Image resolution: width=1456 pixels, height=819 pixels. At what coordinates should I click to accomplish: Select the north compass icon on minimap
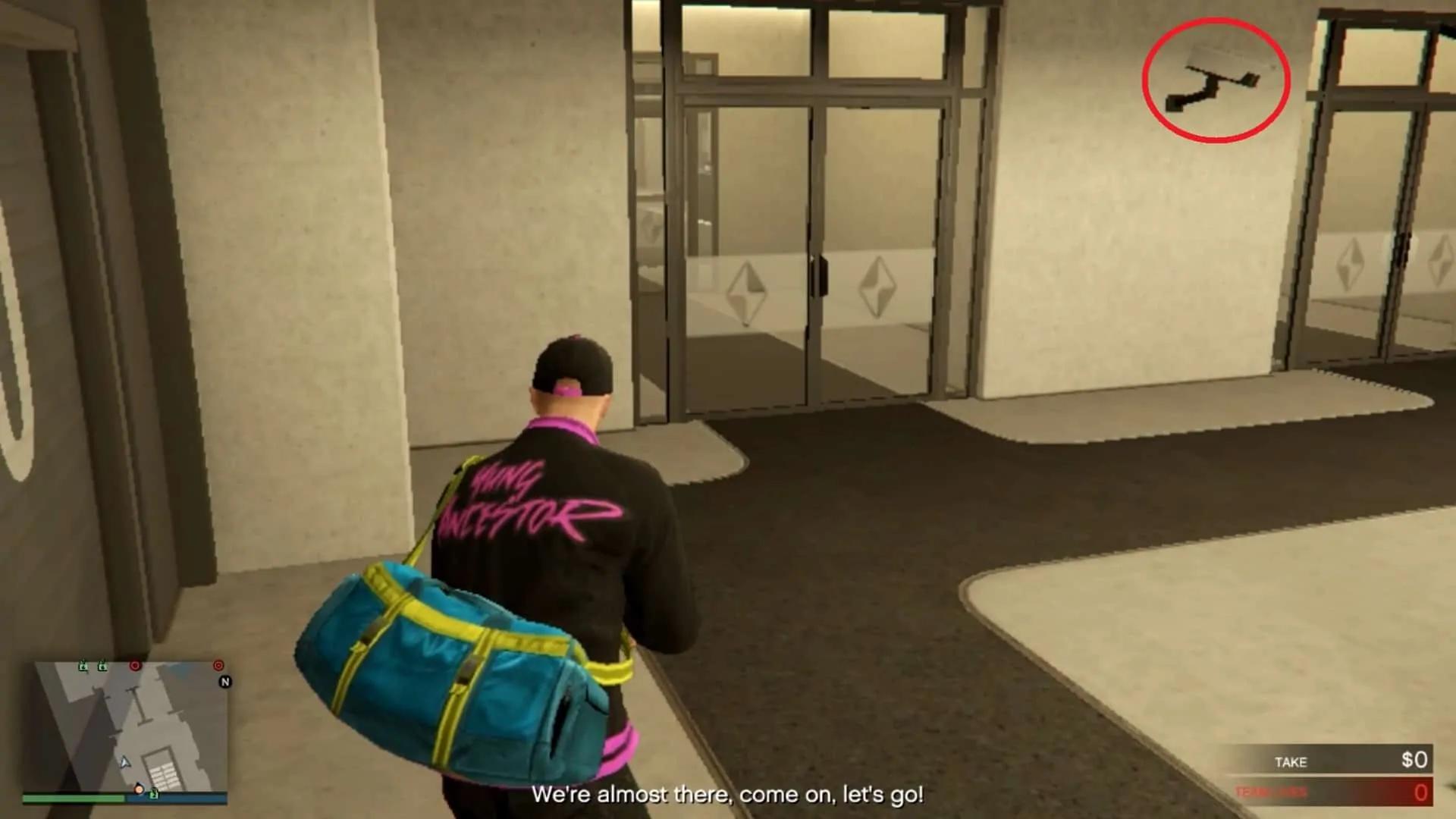225,682
